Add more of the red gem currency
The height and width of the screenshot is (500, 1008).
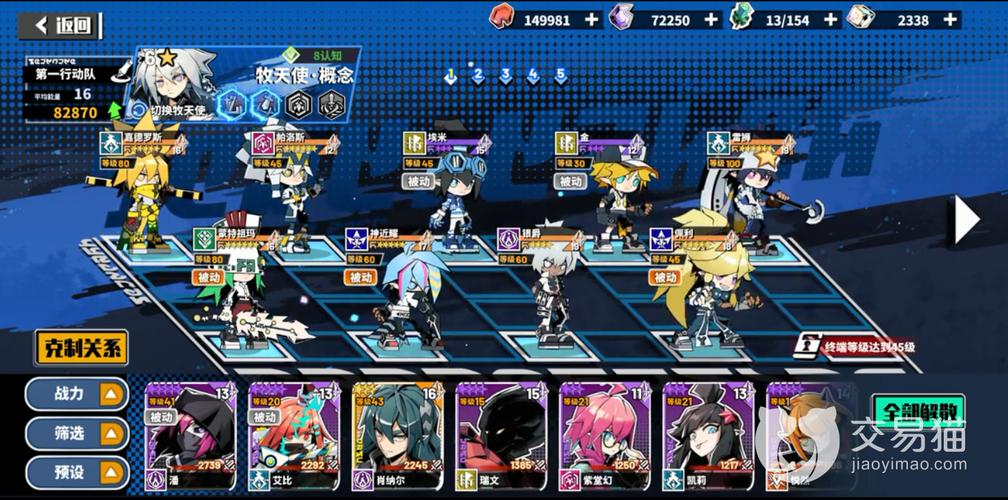point(592,19)
